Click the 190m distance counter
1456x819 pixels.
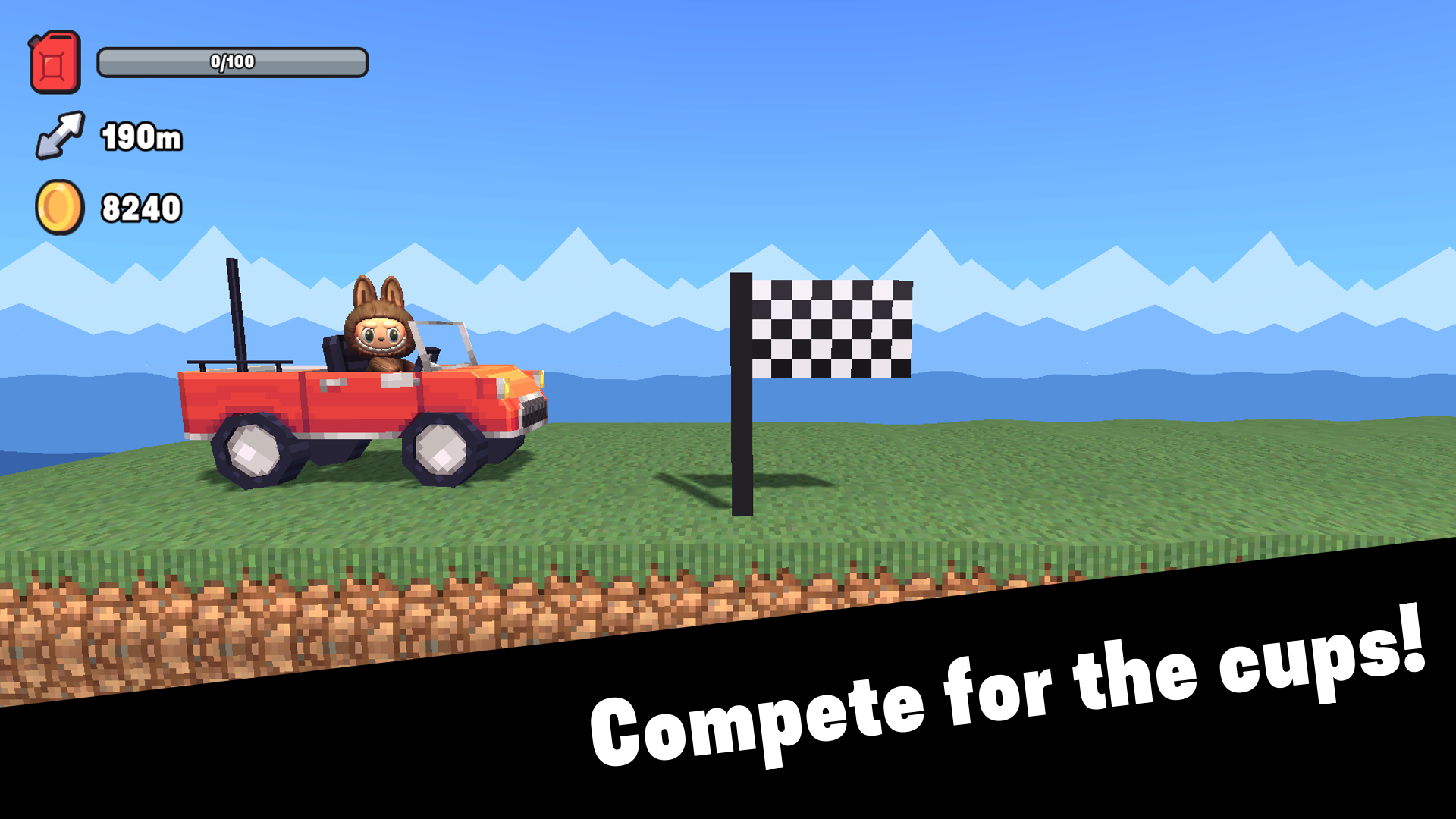[142, 136]
